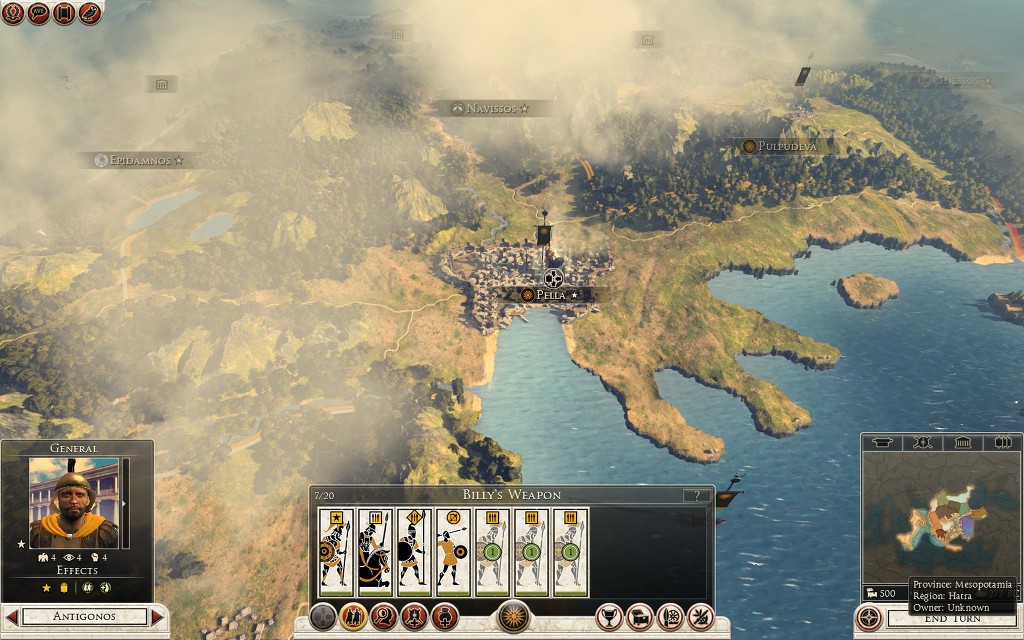Viewport: 1024px width, 640px height.
Task: Open the help button on Billy's Weapon panel
Action: 696,496
